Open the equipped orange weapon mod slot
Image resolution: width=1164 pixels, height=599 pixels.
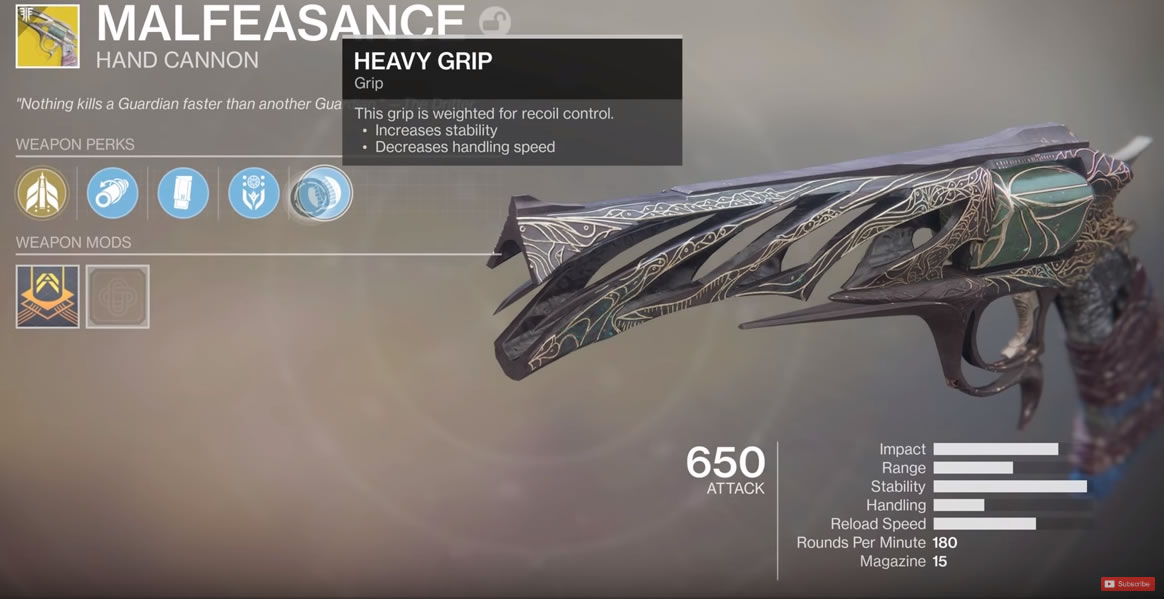tap(47, 296)
